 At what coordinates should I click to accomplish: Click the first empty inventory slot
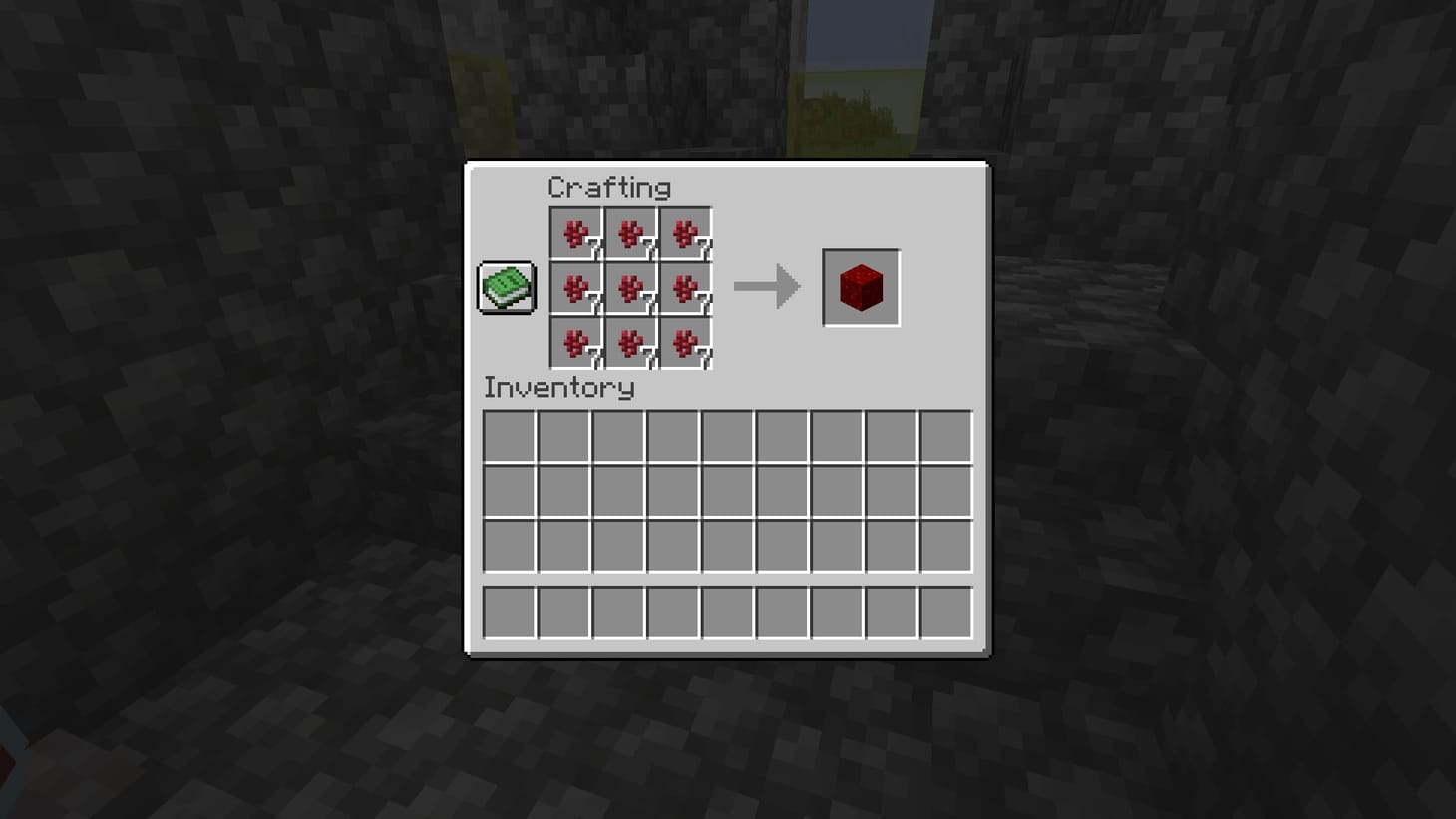pos(511,436)
